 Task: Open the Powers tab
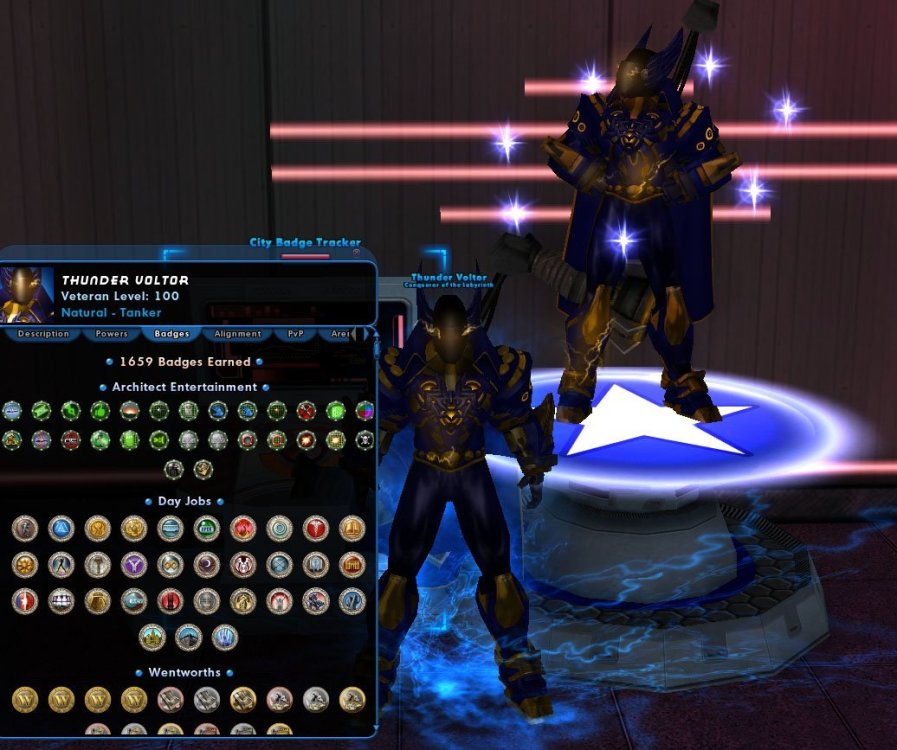tap(111, 334)
